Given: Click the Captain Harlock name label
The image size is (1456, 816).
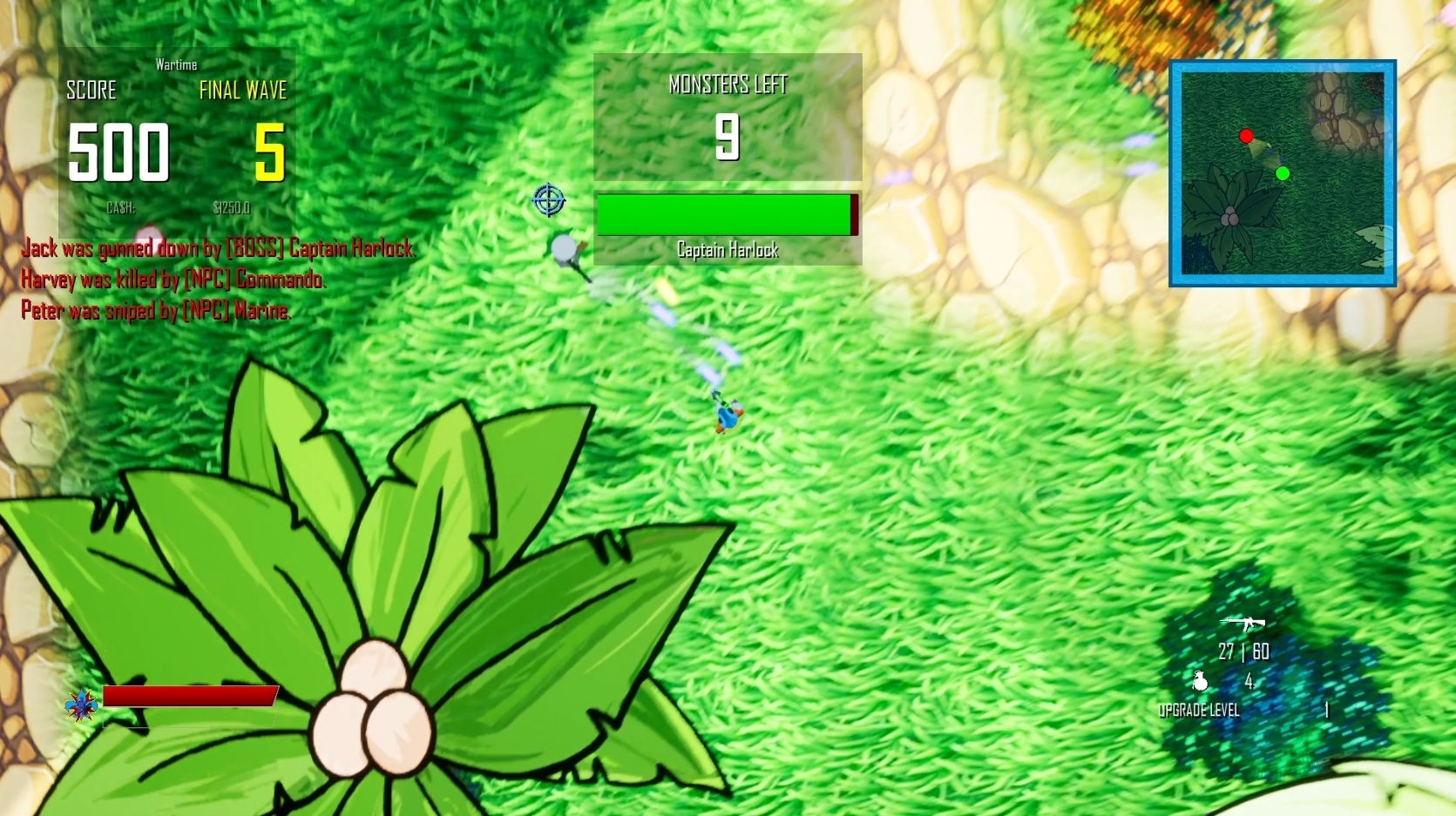Looking at the screenshot, I should coord(728,251).
